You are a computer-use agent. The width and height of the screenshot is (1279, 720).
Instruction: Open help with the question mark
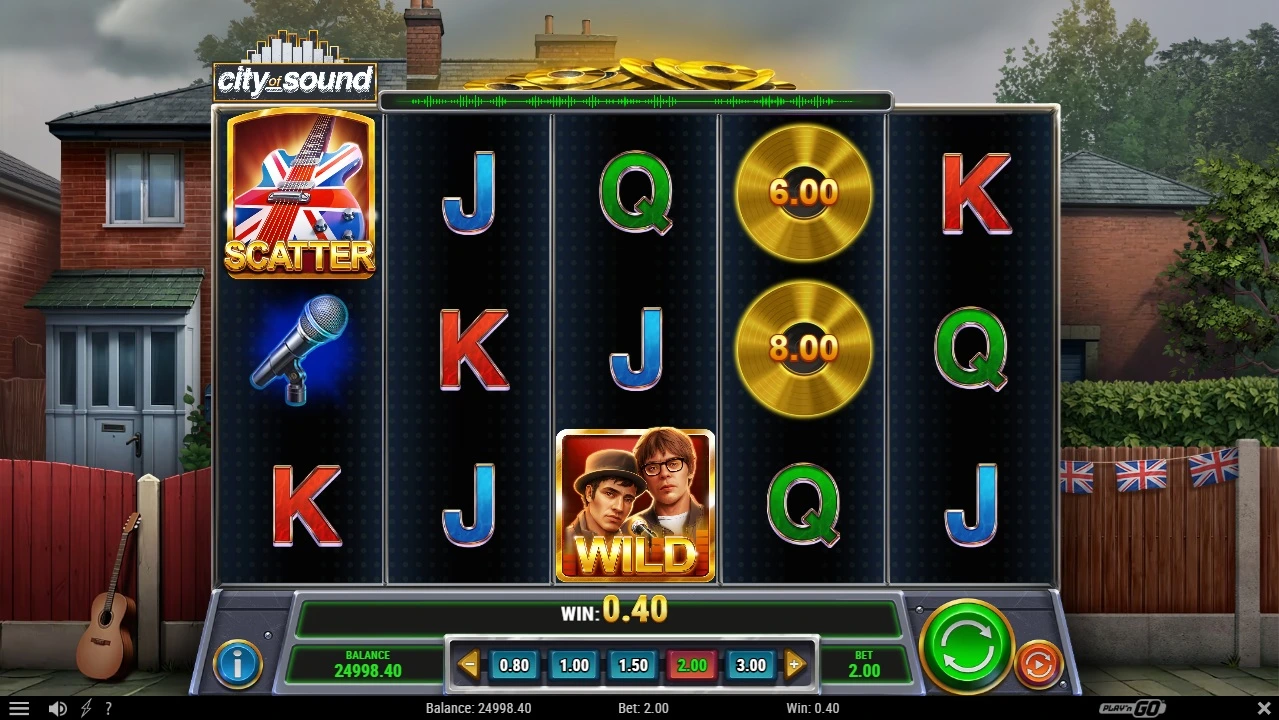click(108, 708)
